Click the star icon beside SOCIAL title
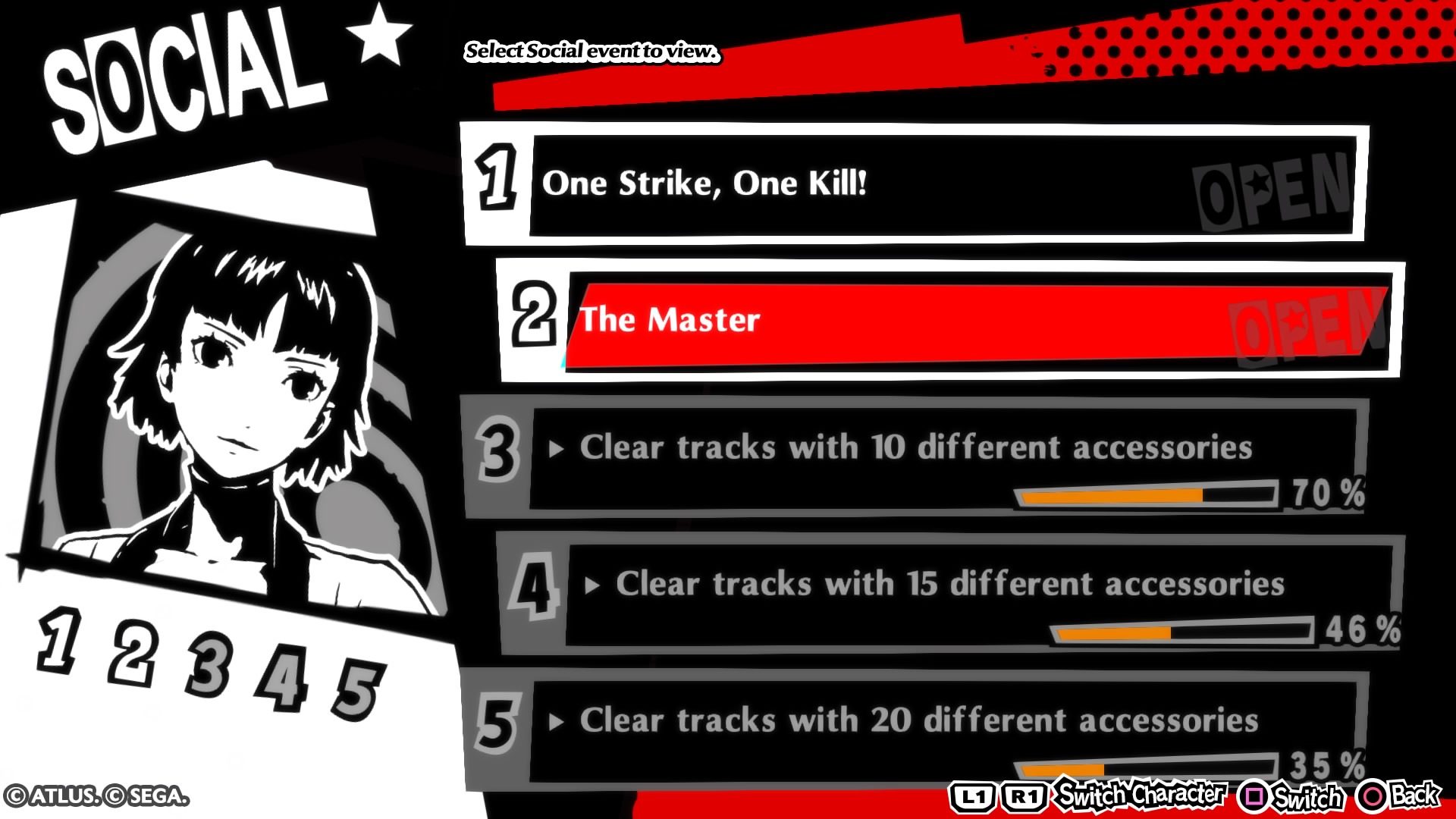The width and height of the screenshot is (1456, 819). (381, 34)
